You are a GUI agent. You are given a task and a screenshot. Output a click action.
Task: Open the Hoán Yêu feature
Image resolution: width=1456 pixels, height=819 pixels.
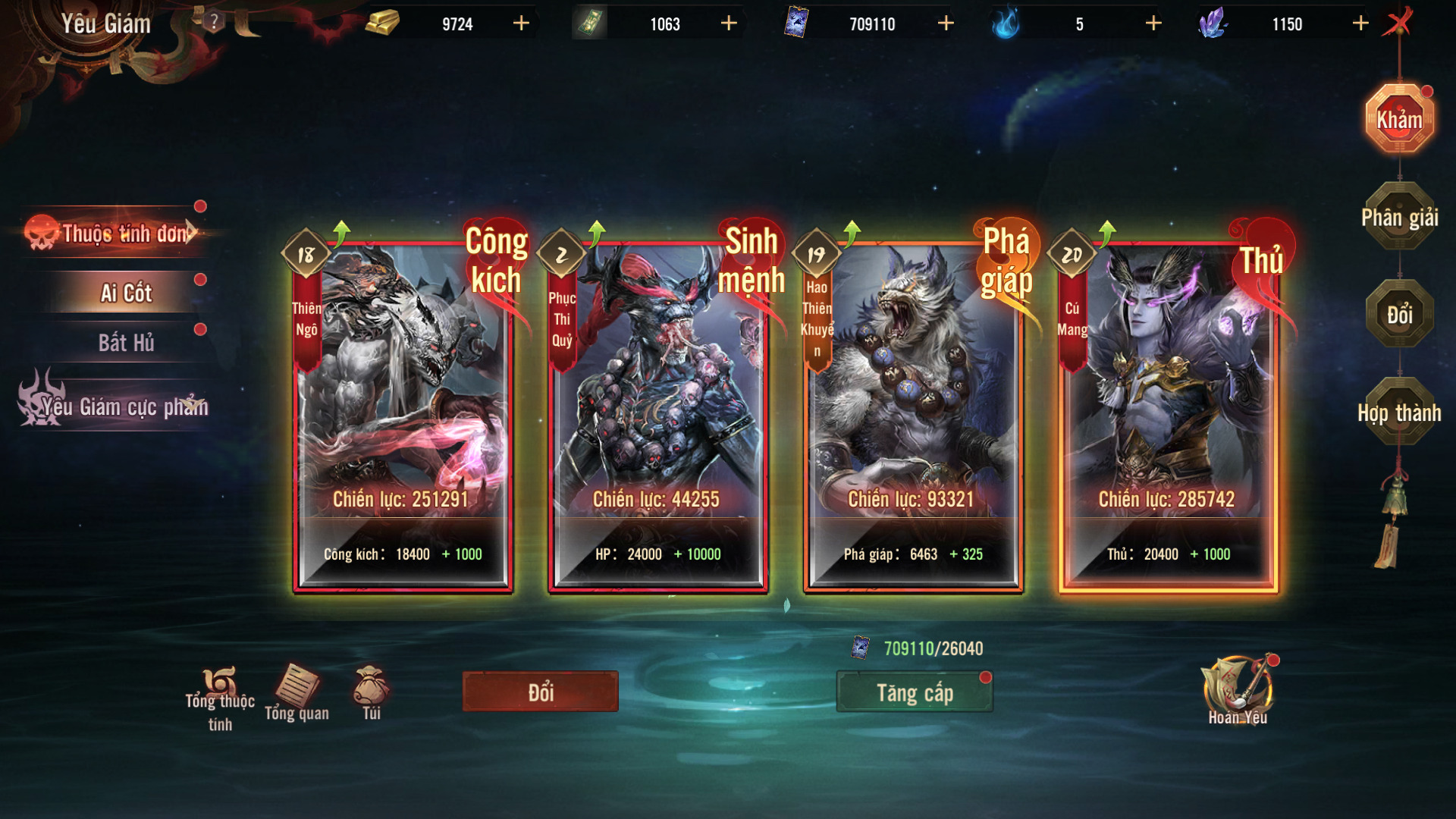pos(1237,690)
